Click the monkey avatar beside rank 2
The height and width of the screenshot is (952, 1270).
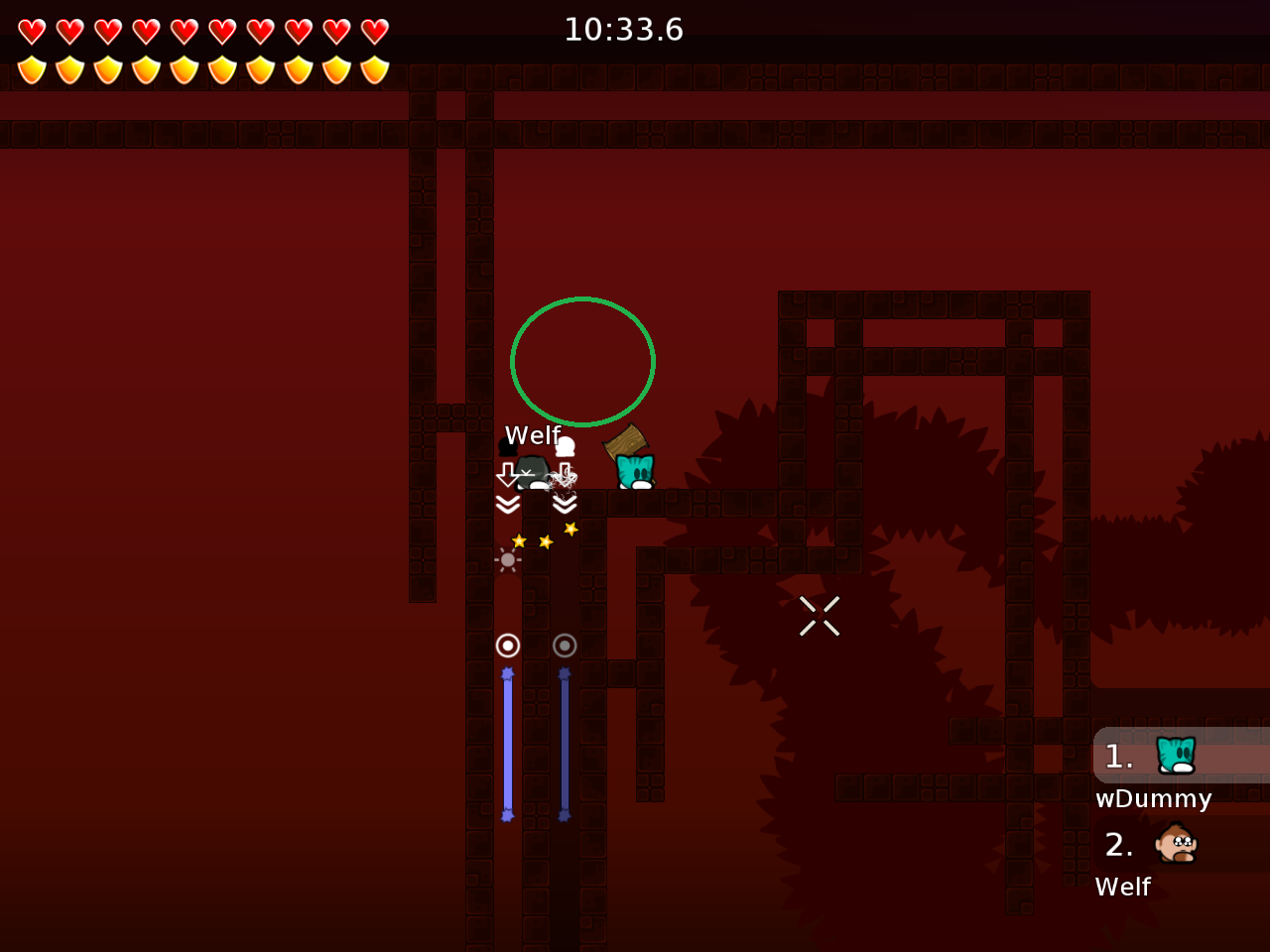(x=1174, y=844)
